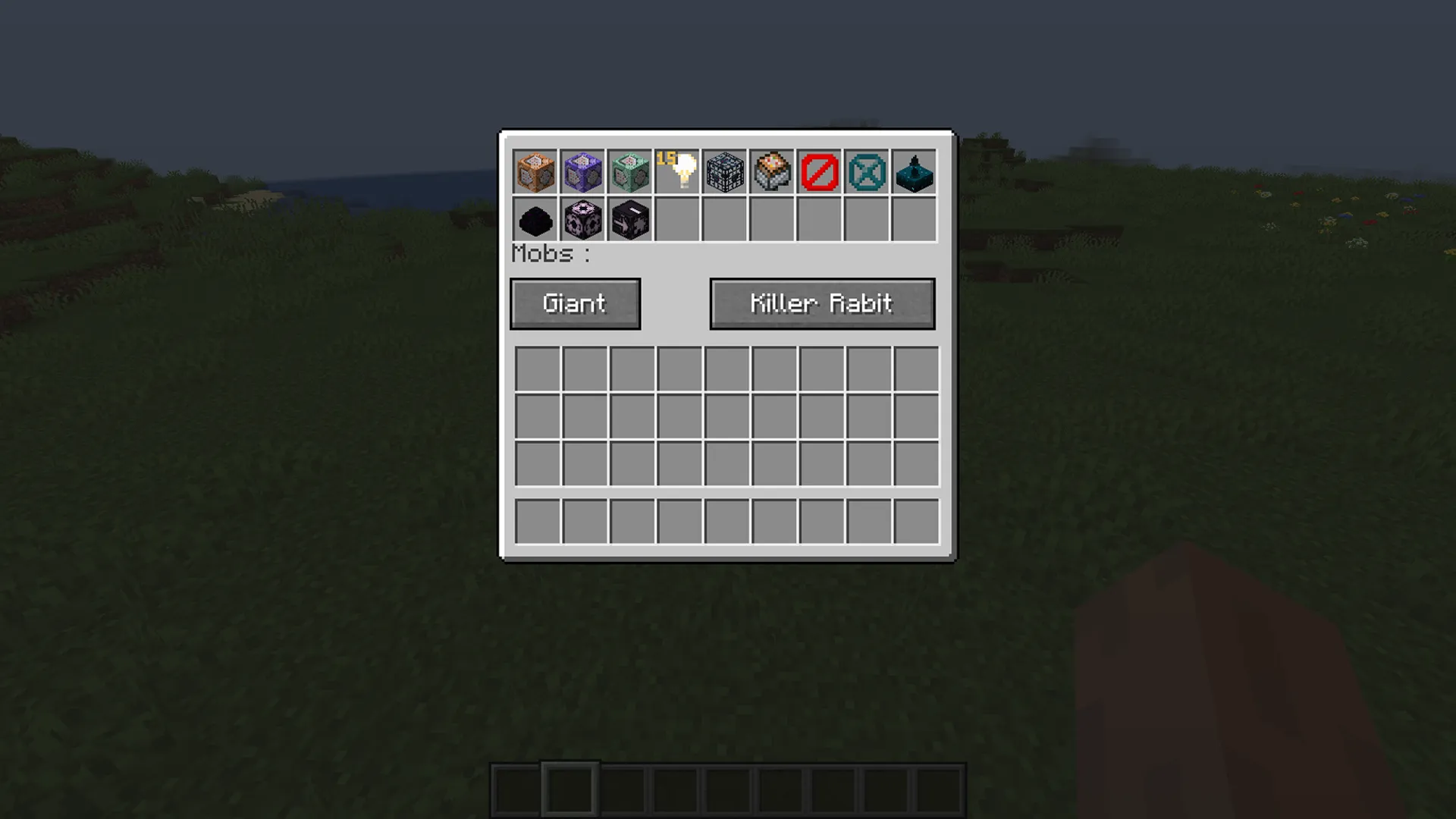
Task: Select the sculk shrieker block
Action: point(913,172)
